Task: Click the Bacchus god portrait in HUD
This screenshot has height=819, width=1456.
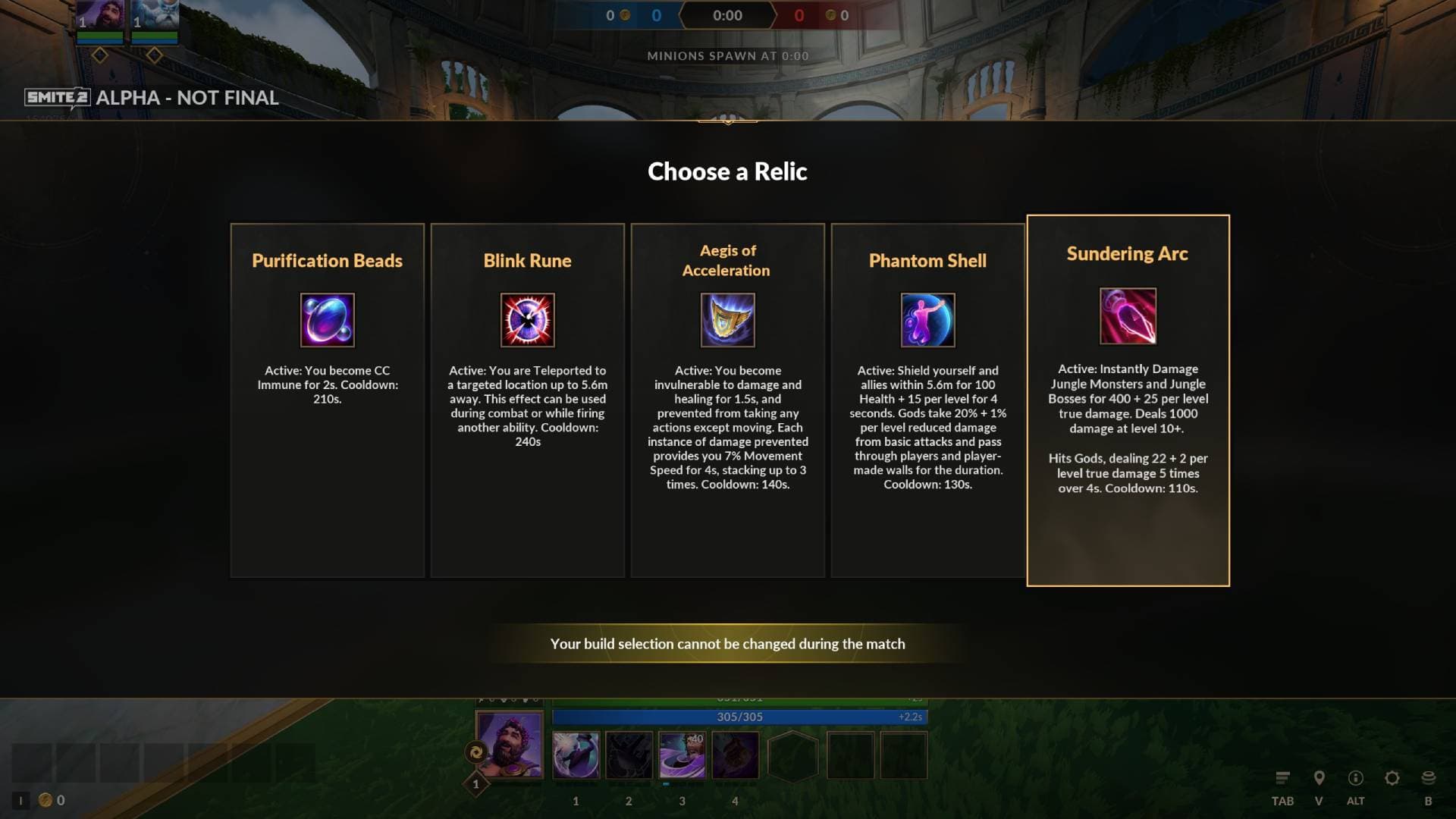Action: 510,745
